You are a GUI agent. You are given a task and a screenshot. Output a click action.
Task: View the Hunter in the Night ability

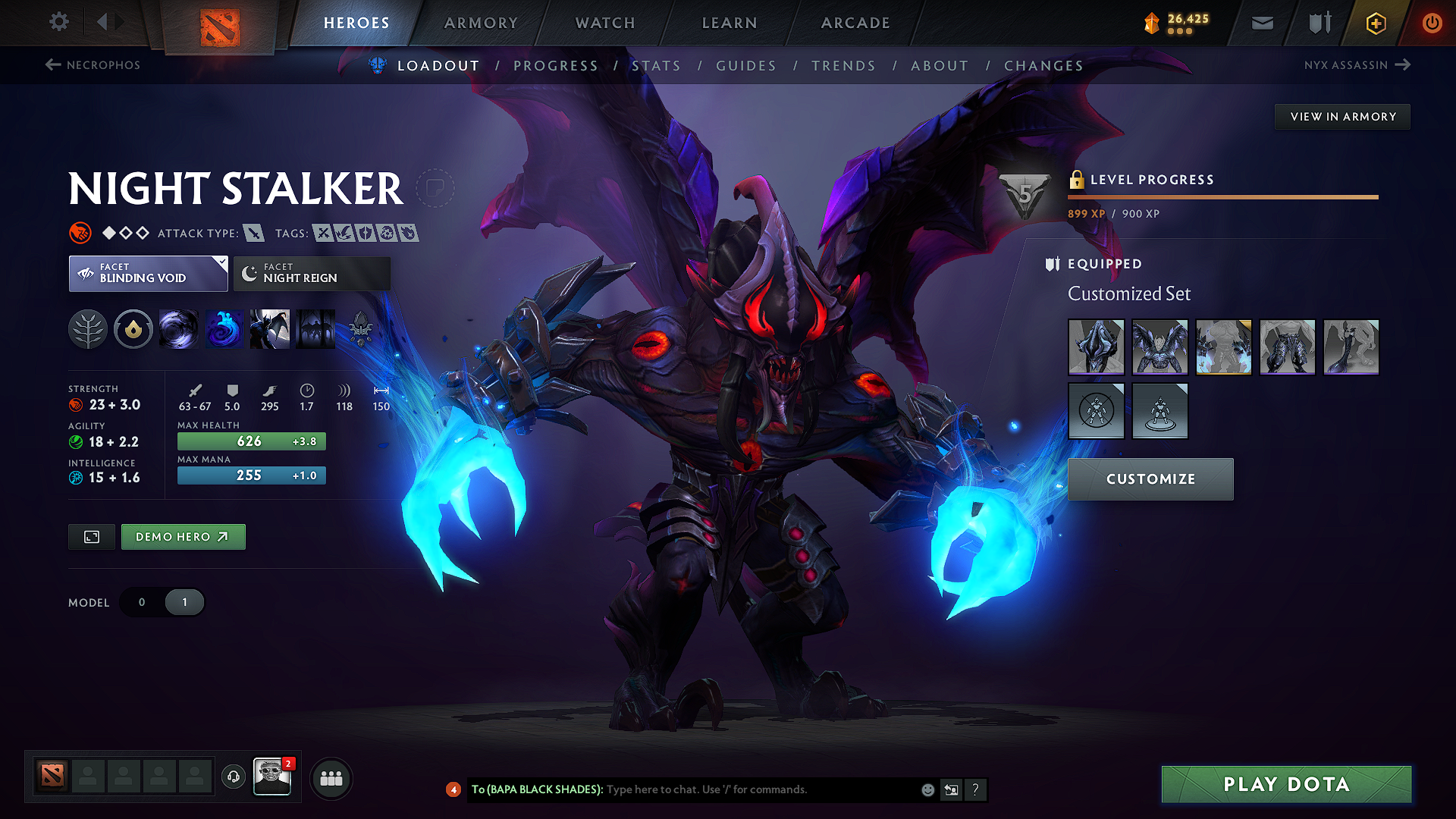(270, 329)
